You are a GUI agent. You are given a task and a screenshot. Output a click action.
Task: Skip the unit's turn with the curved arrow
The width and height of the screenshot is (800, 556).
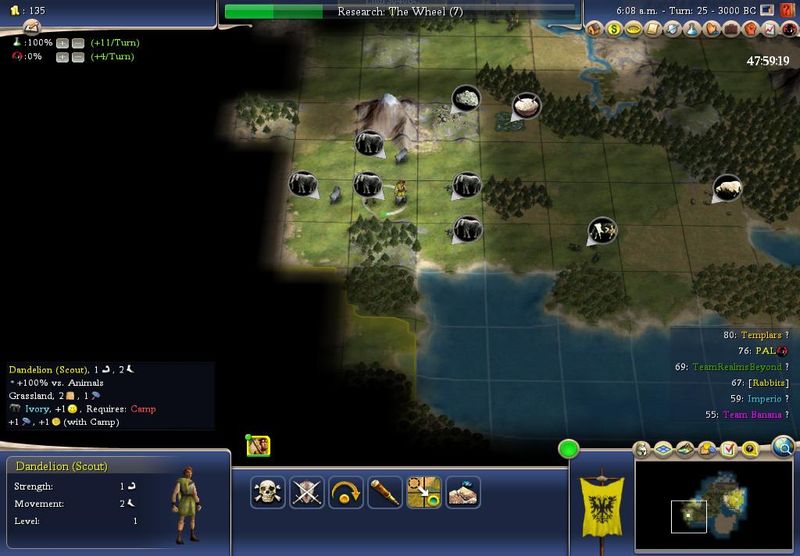[345, 492]
